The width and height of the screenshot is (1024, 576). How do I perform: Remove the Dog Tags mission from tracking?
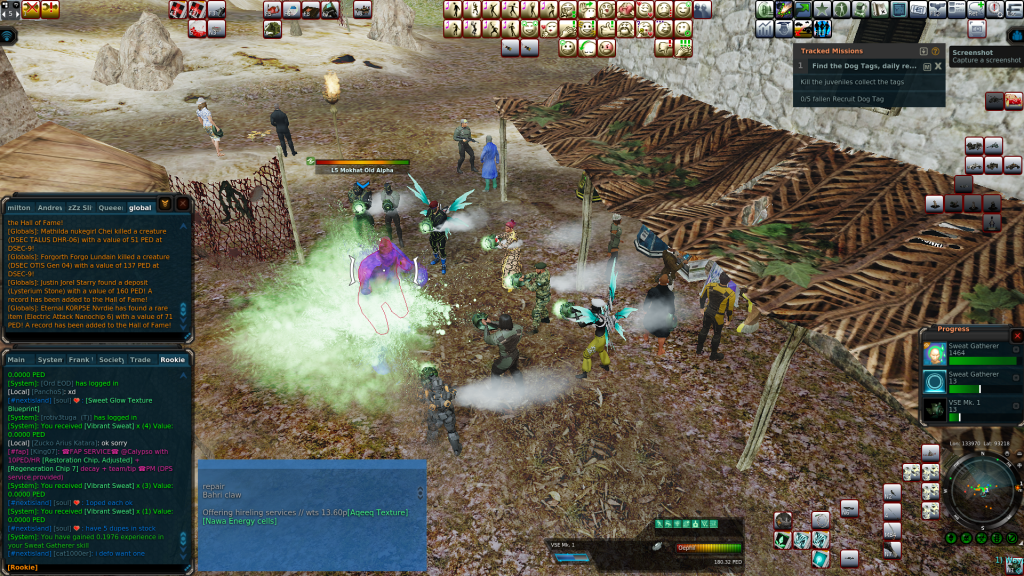(938, 66)
